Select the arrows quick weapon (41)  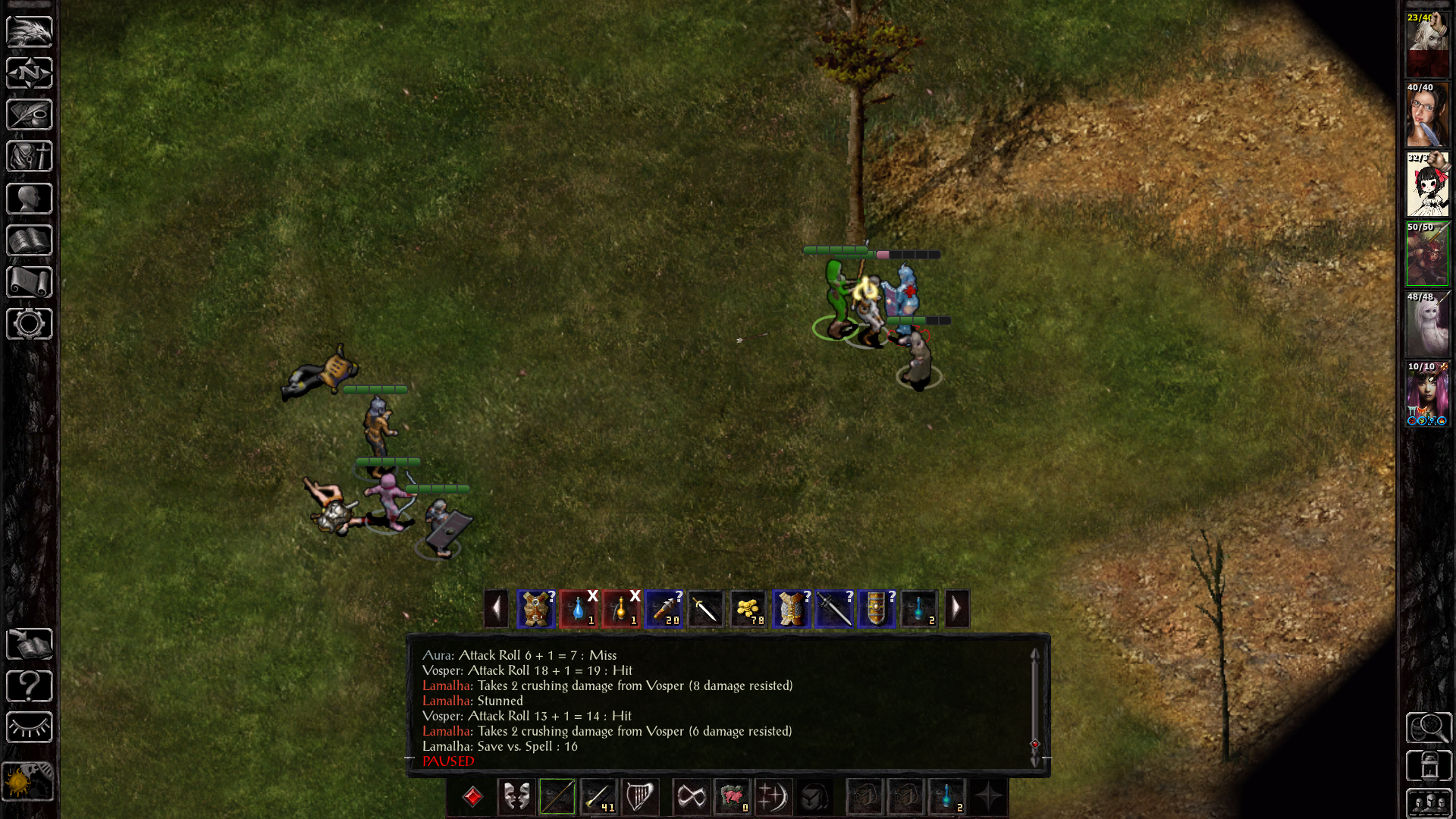coord(598,797)
